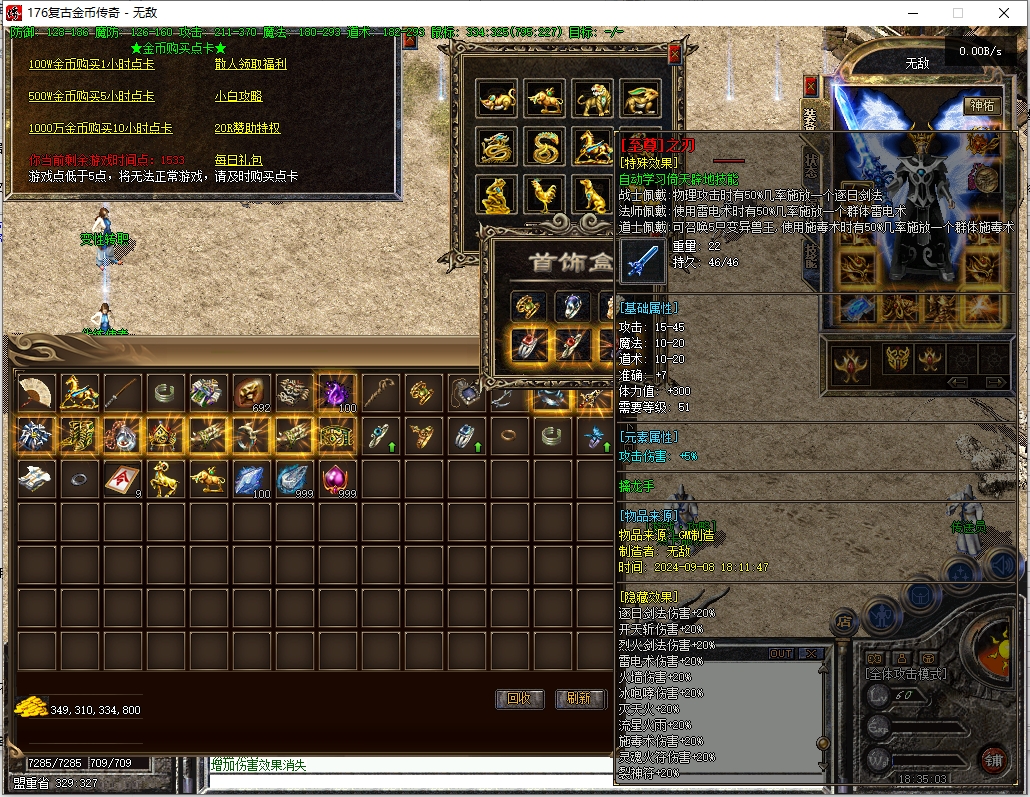Close the zodiac statue panel
The width and height of the screenshot is (1030, 797).
point(675,53)
